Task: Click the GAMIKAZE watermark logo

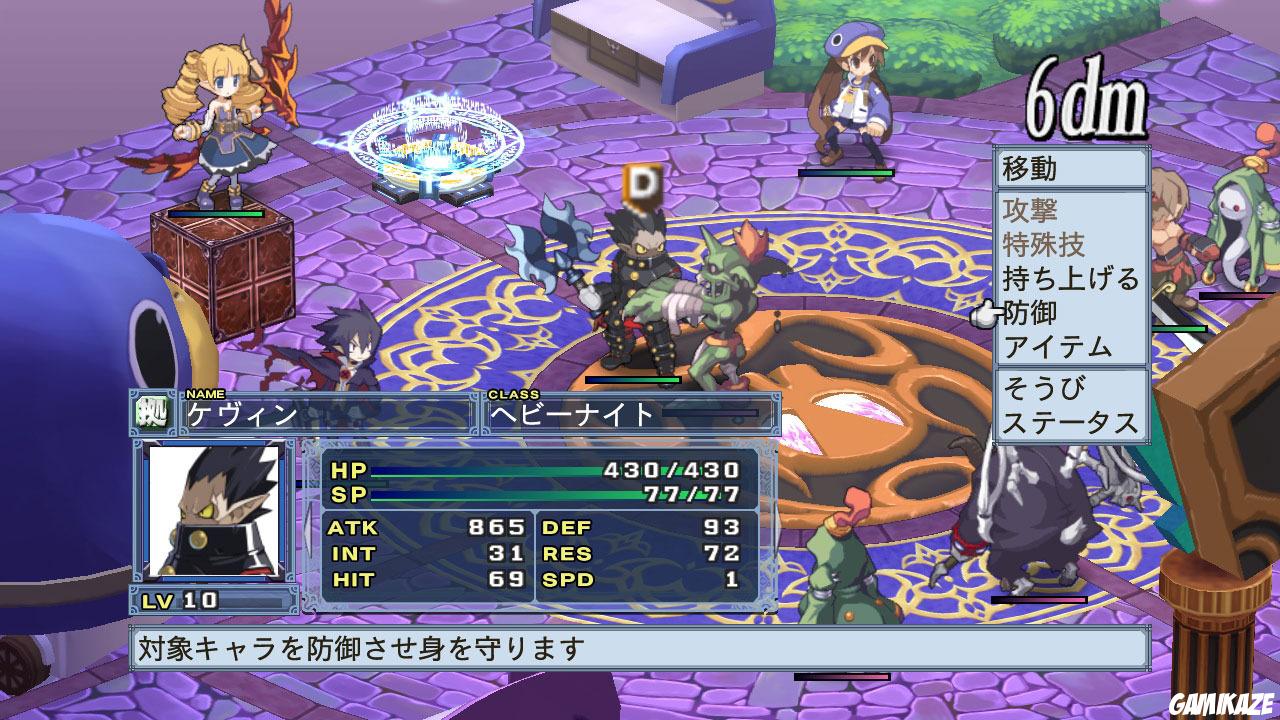Action: pos(1221,705)
